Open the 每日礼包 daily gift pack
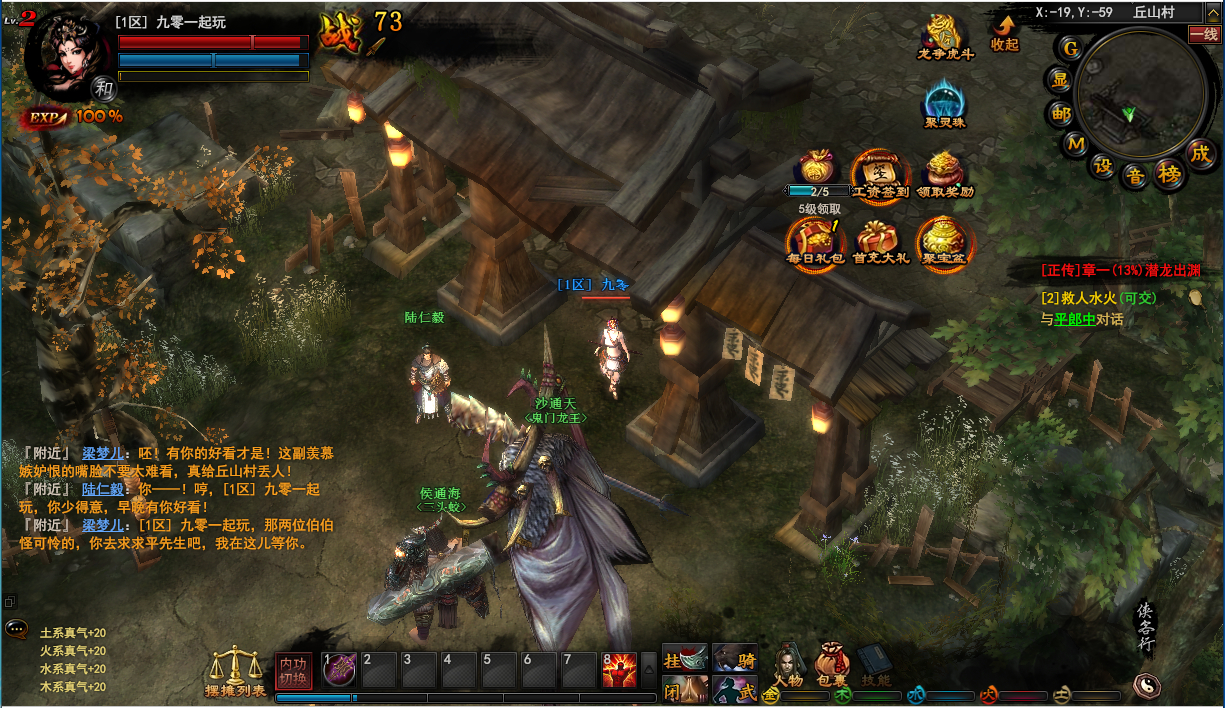1225x708 pixels. click(815, 241)
